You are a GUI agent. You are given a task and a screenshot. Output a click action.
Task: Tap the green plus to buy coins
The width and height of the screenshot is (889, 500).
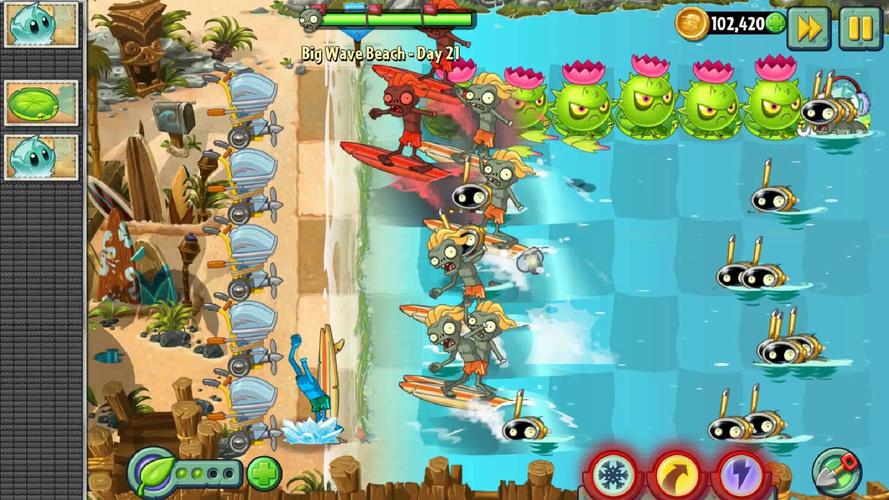pos(775,24)
